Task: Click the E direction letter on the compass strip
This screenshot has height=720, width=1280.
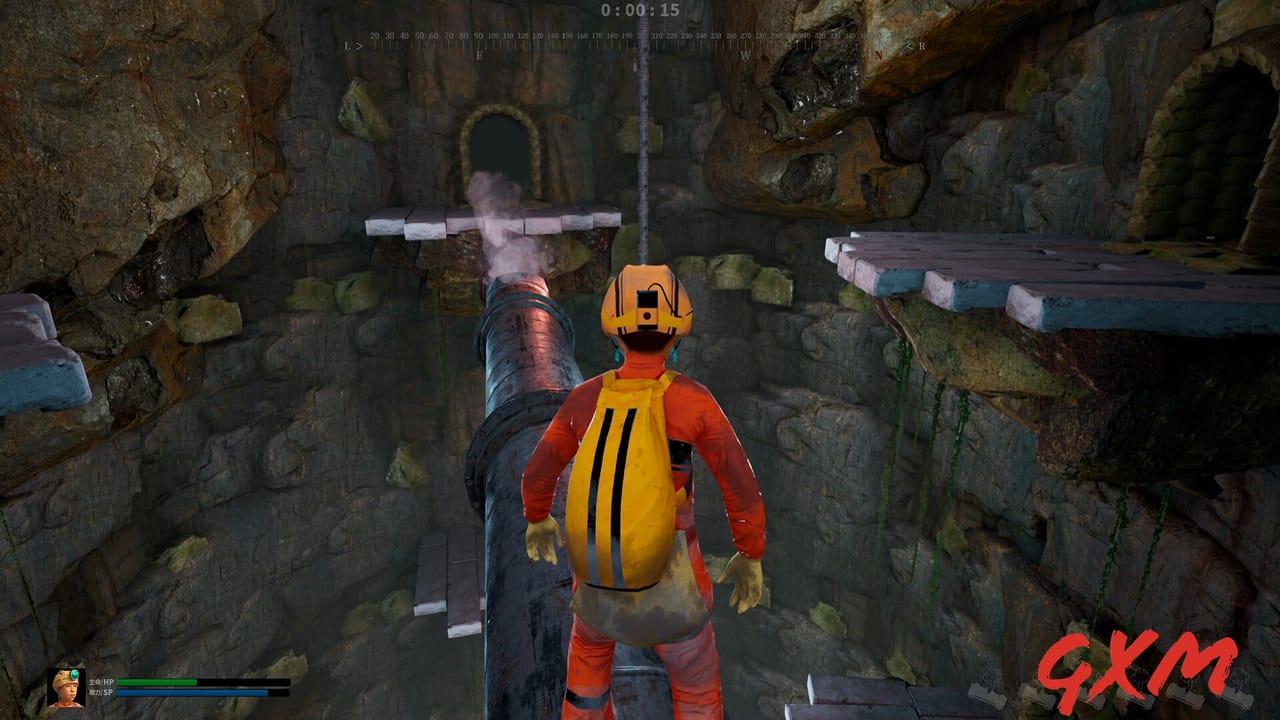Action: [x=480, y=54]
